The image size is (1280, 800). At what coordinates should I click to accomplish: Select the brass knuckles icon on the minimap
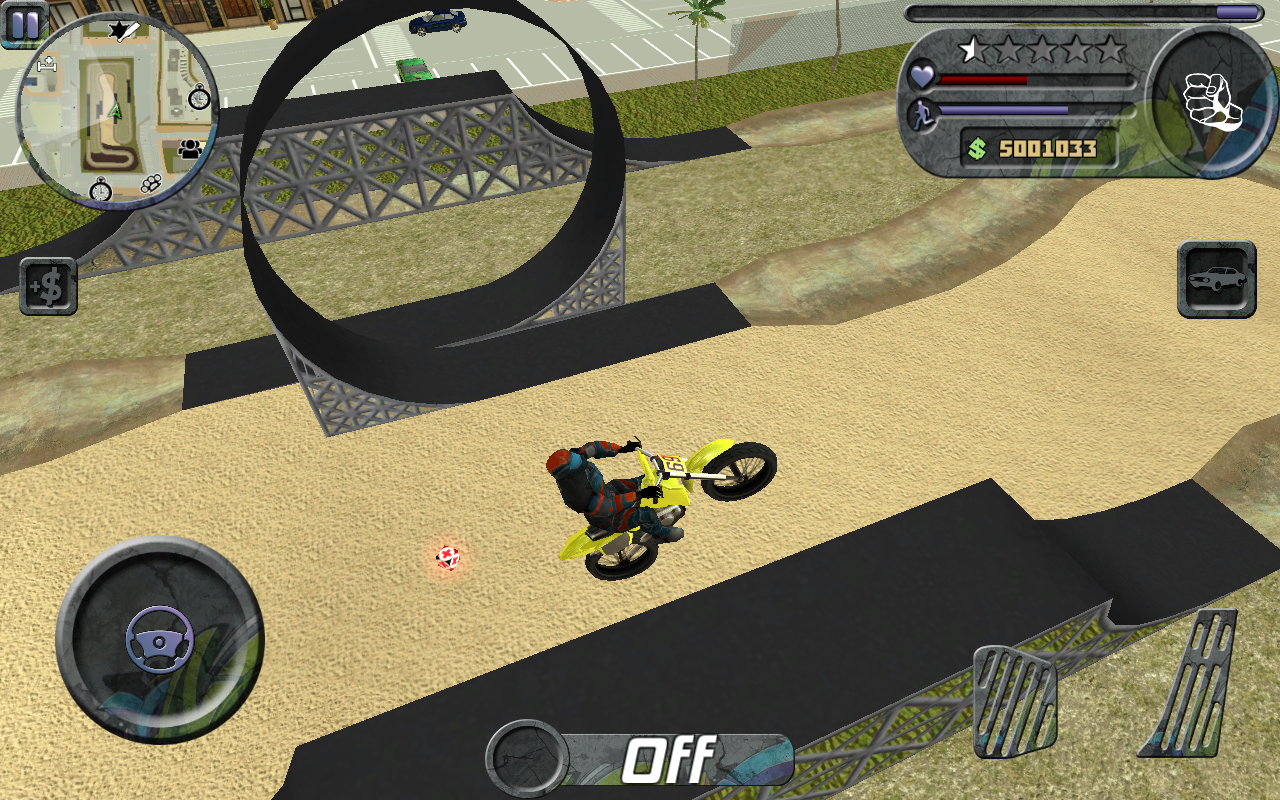point(151,185)
